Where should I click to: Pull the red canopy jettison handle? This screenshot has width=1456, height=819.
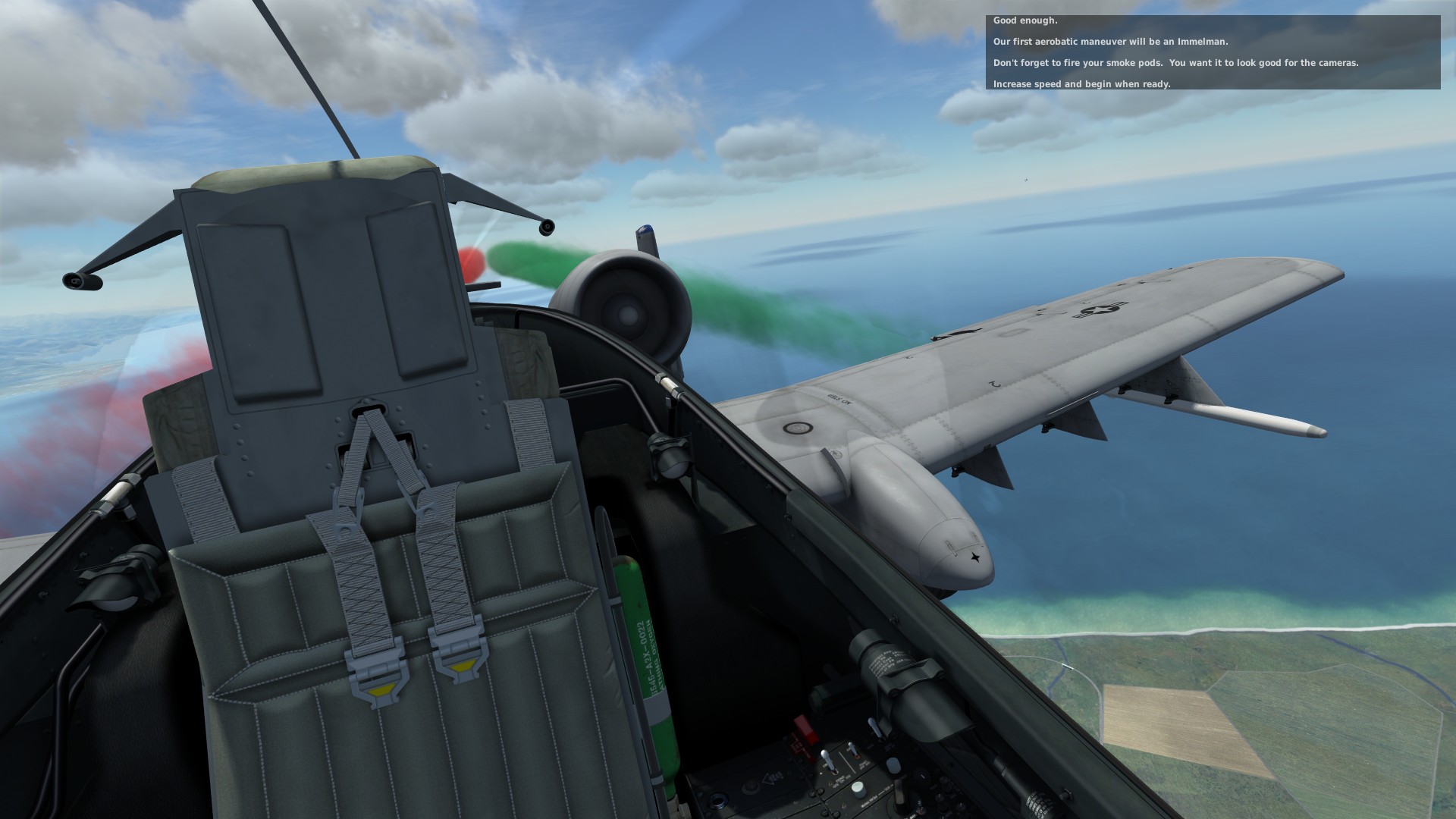[x=805, y=728]
